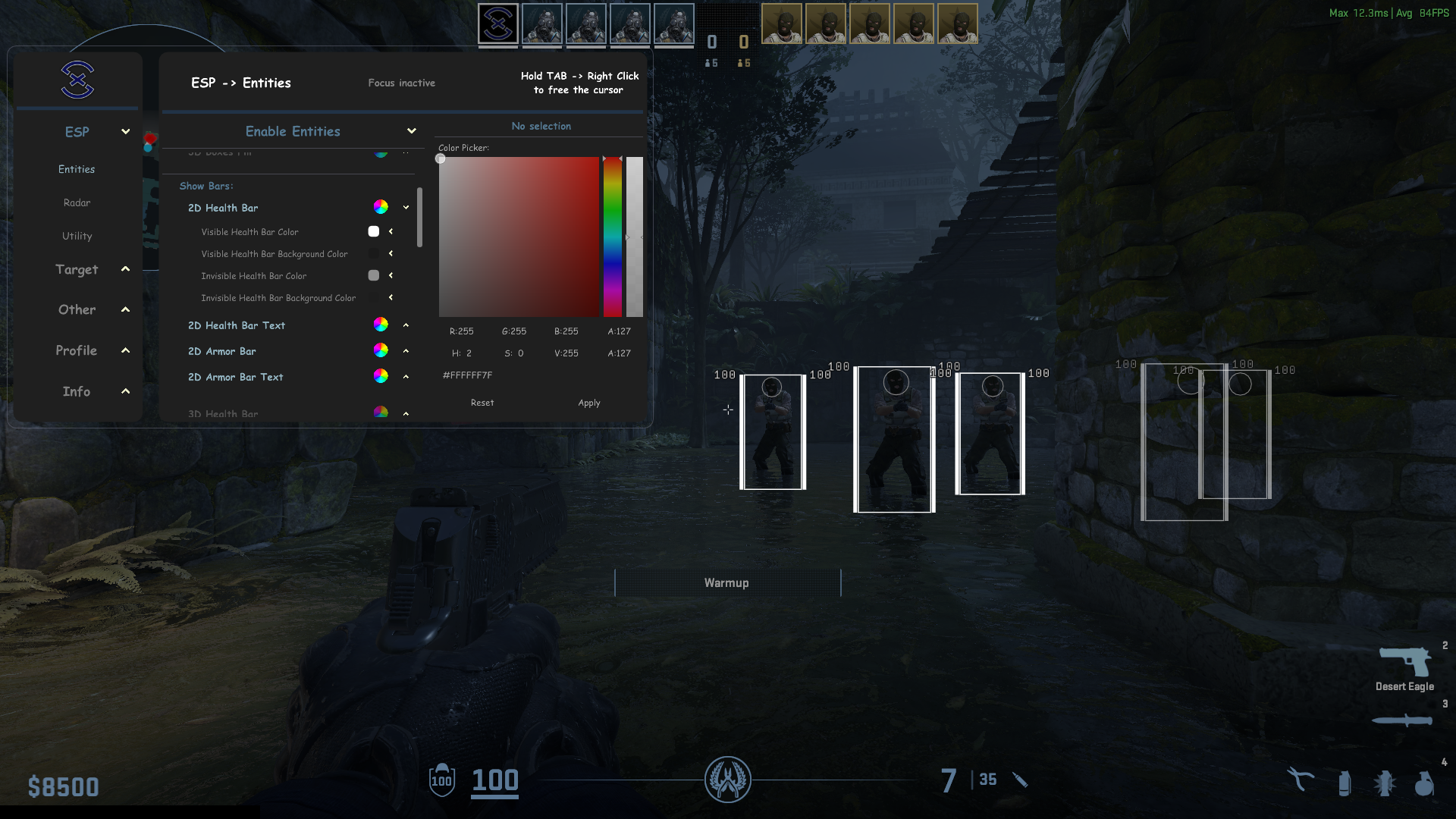Edit the hex color code field
This screenshot has height=819, width=1456.
coord(468,375)
